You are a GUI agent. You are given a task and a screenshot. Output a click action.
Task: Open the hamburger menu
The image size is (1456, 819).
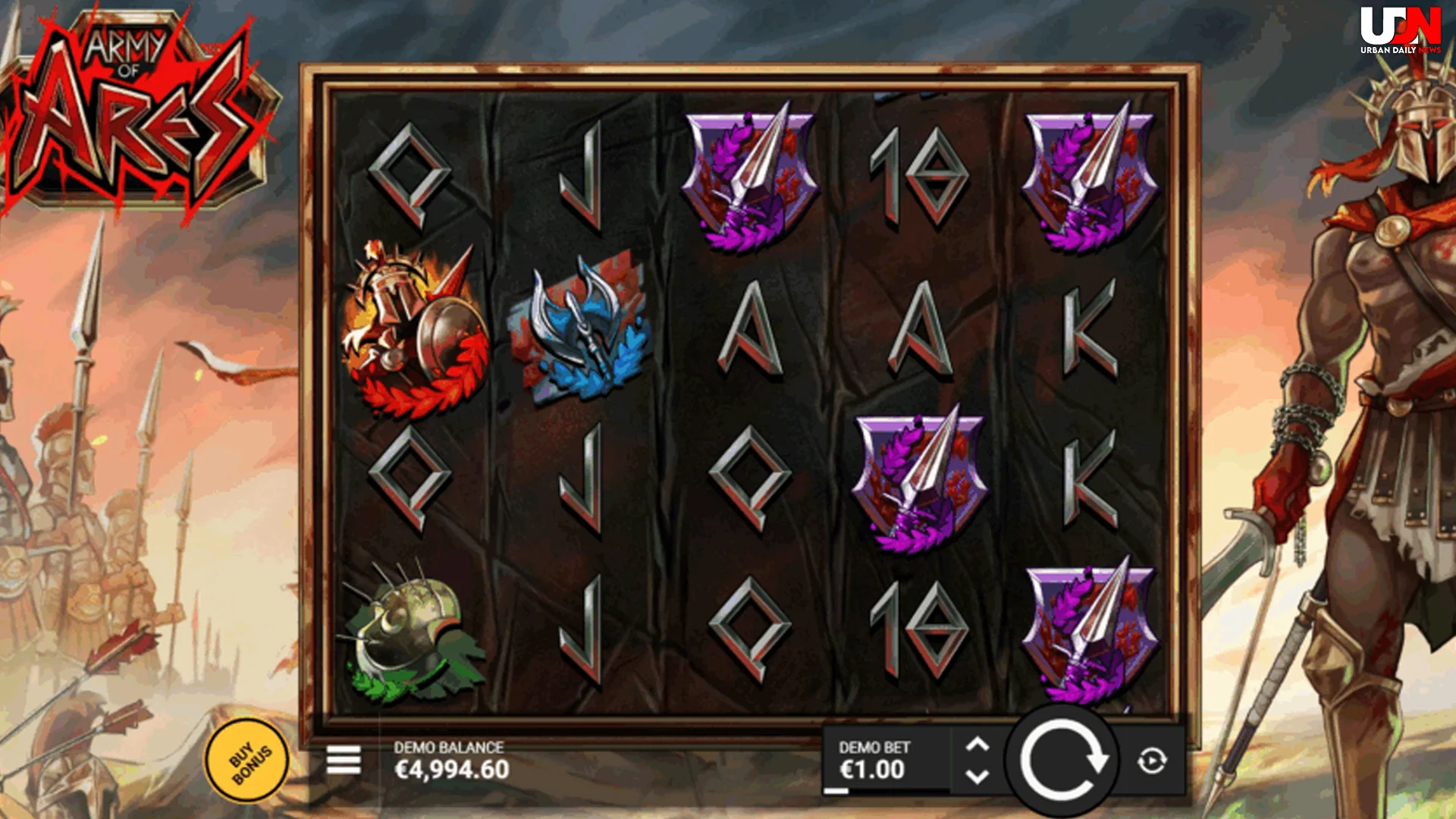point(346,760)
